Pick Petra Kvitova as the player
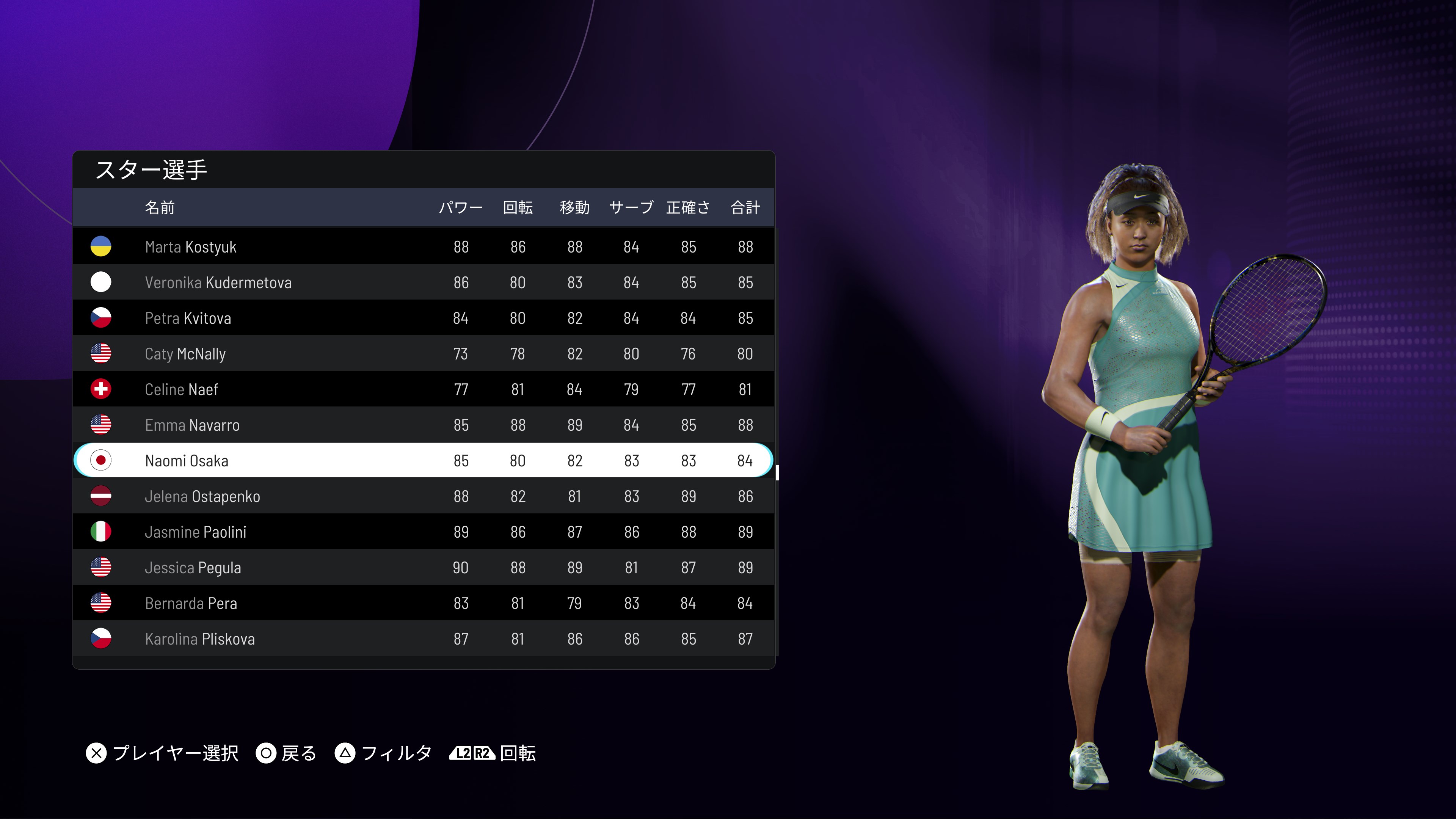This screenshot has height=819, width=1456. tap(423, 318)
